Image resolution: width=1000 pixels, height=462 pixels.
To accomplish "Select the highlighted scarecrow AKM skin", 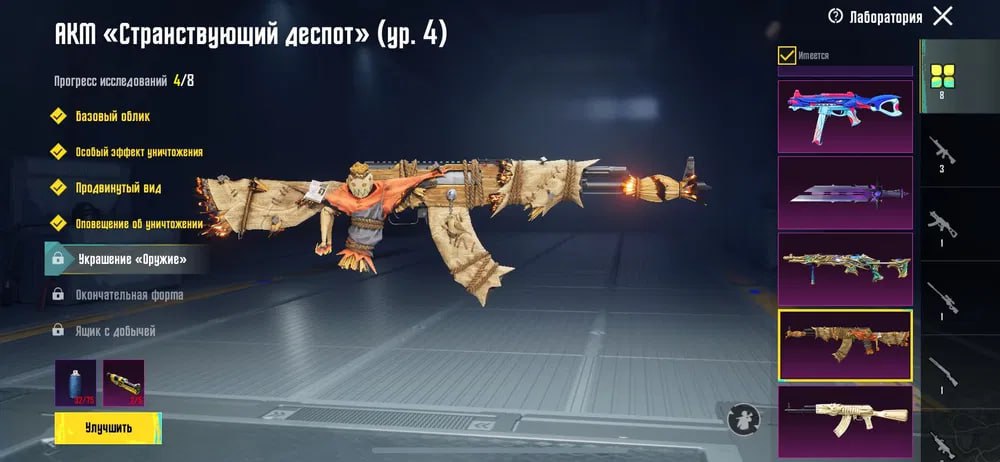I will click(x=845, y=345).
